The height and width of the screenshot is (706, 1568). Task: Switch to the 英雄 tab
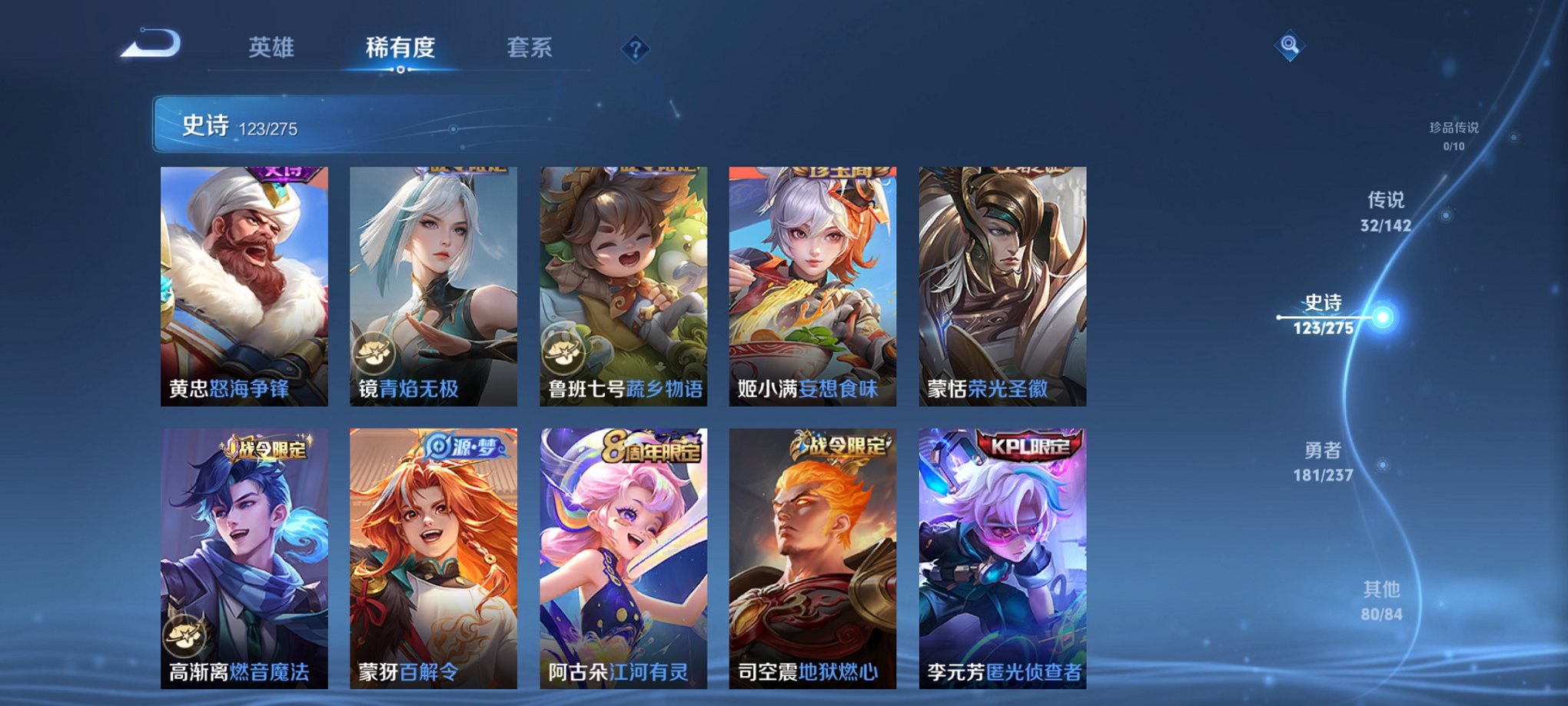pos(271,47)
